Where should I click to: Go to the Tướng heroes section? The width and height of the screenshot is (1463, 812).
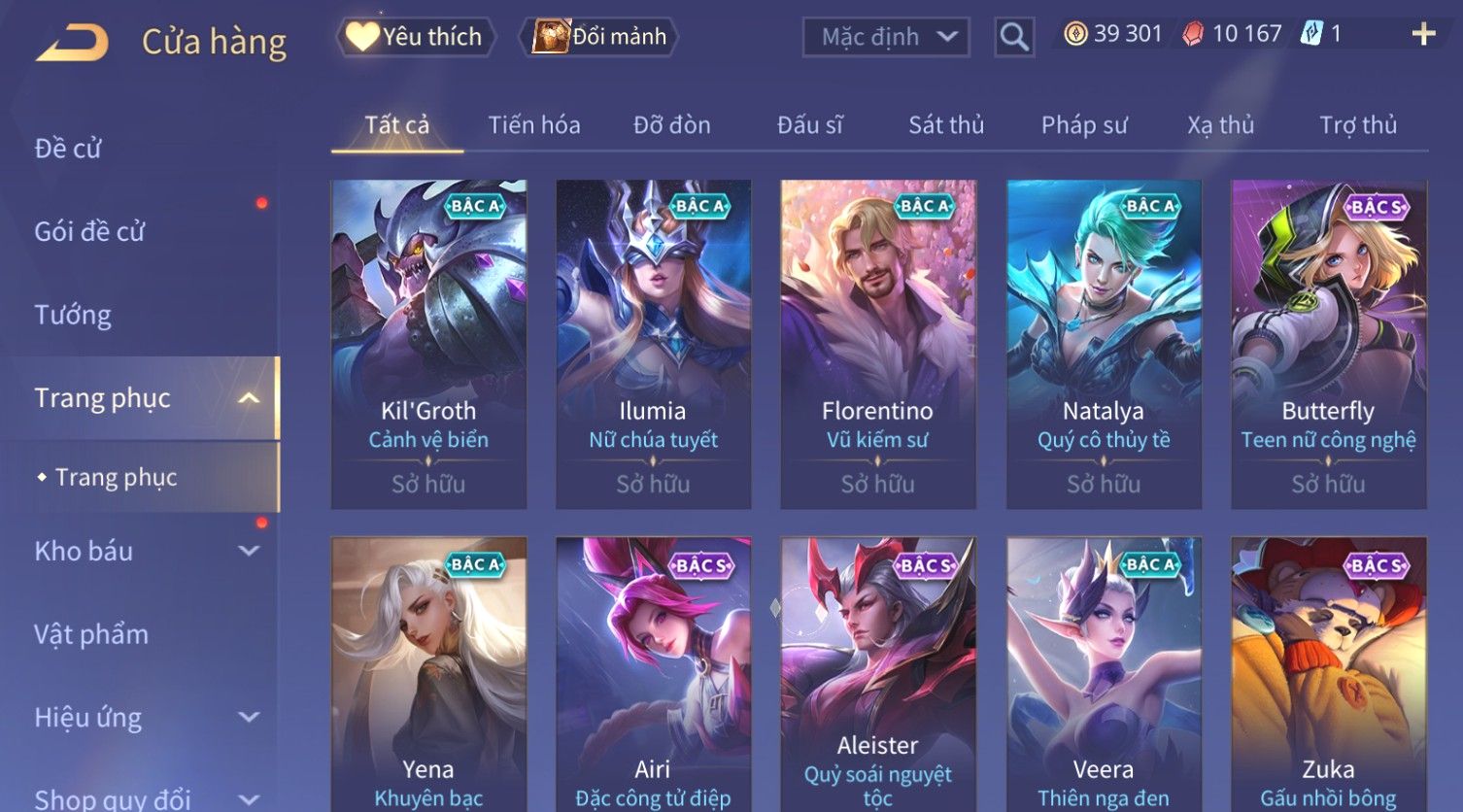[x=73, y=315]
